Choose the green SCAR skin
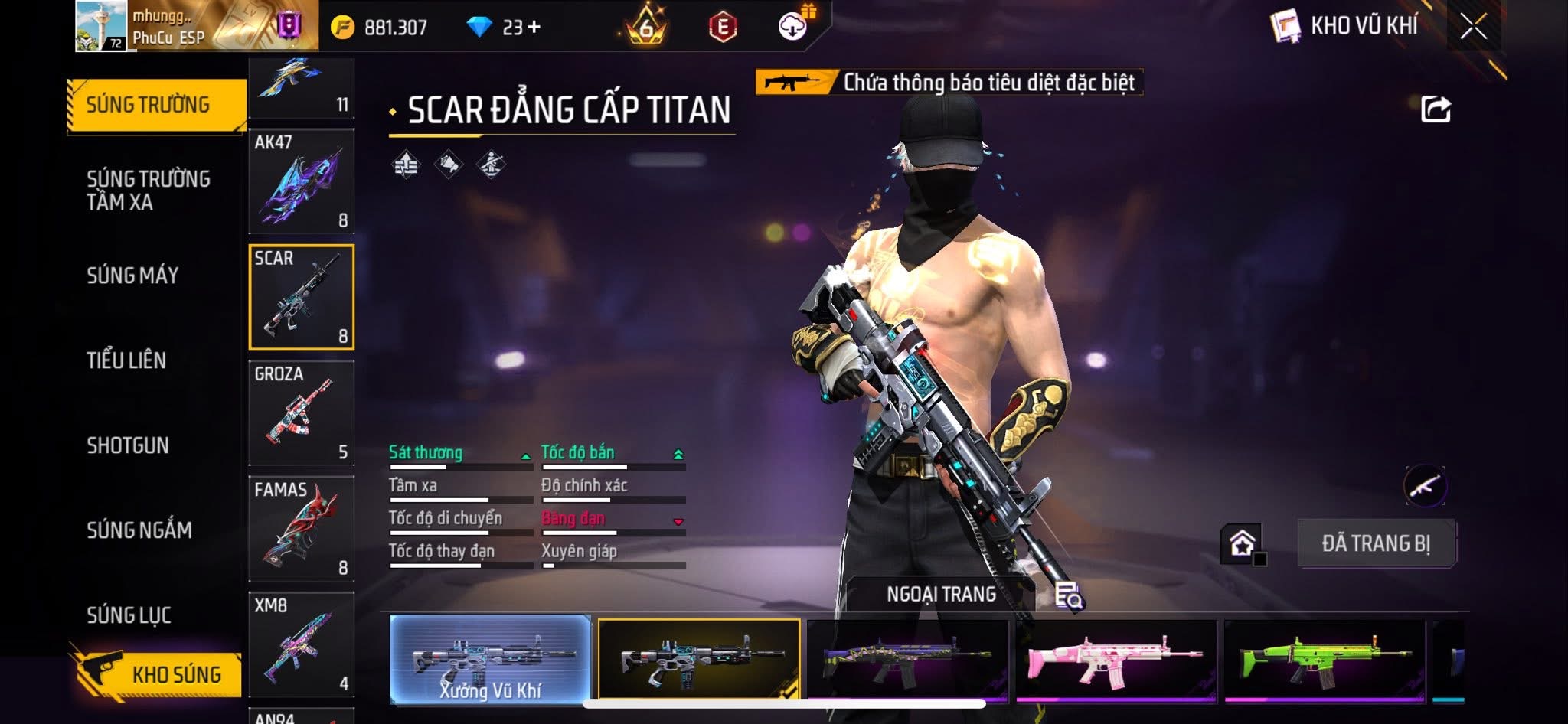This screenshot has height=724, width=1568. 1325,660
